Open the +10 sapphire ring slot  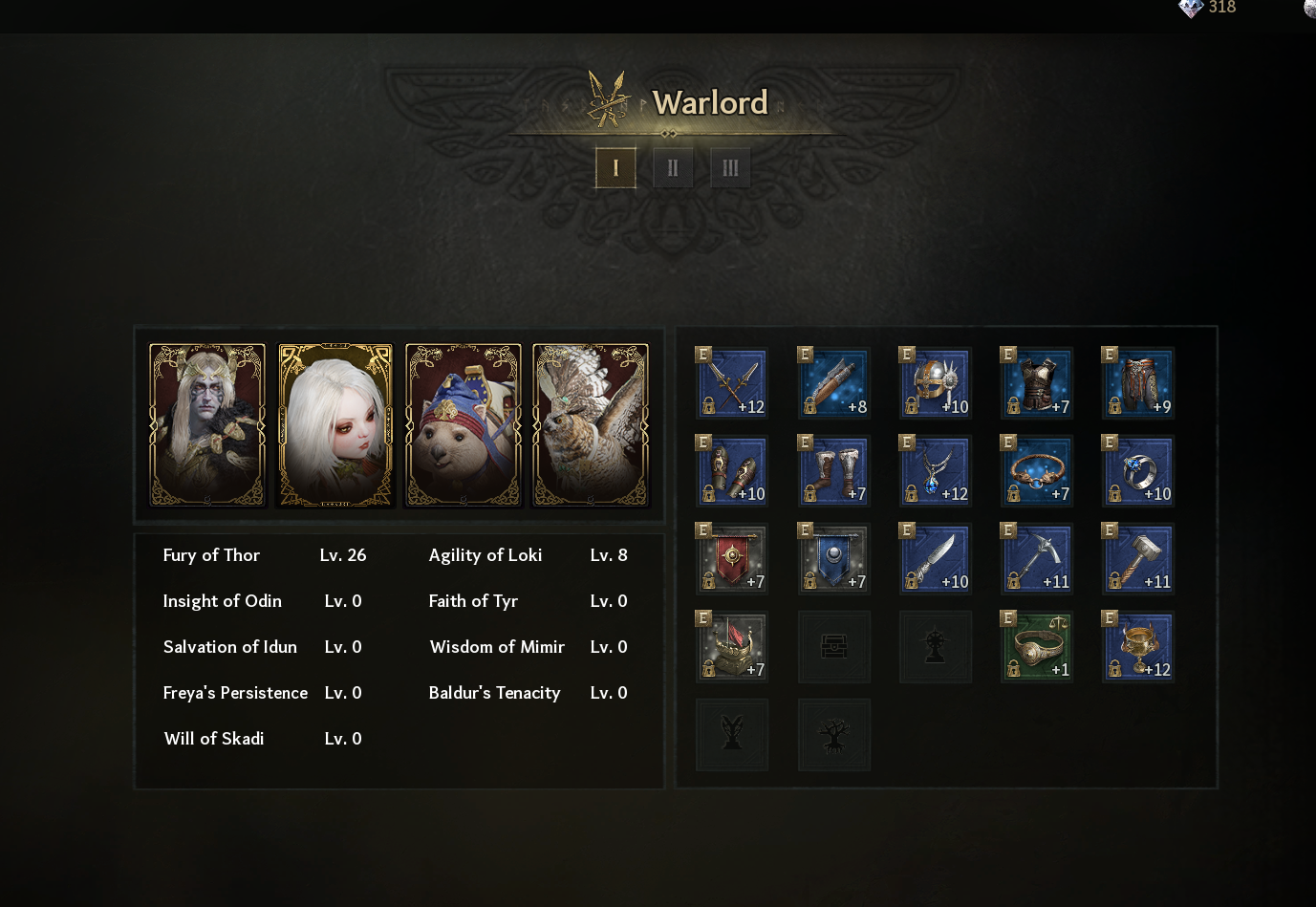coord(1138,470)
